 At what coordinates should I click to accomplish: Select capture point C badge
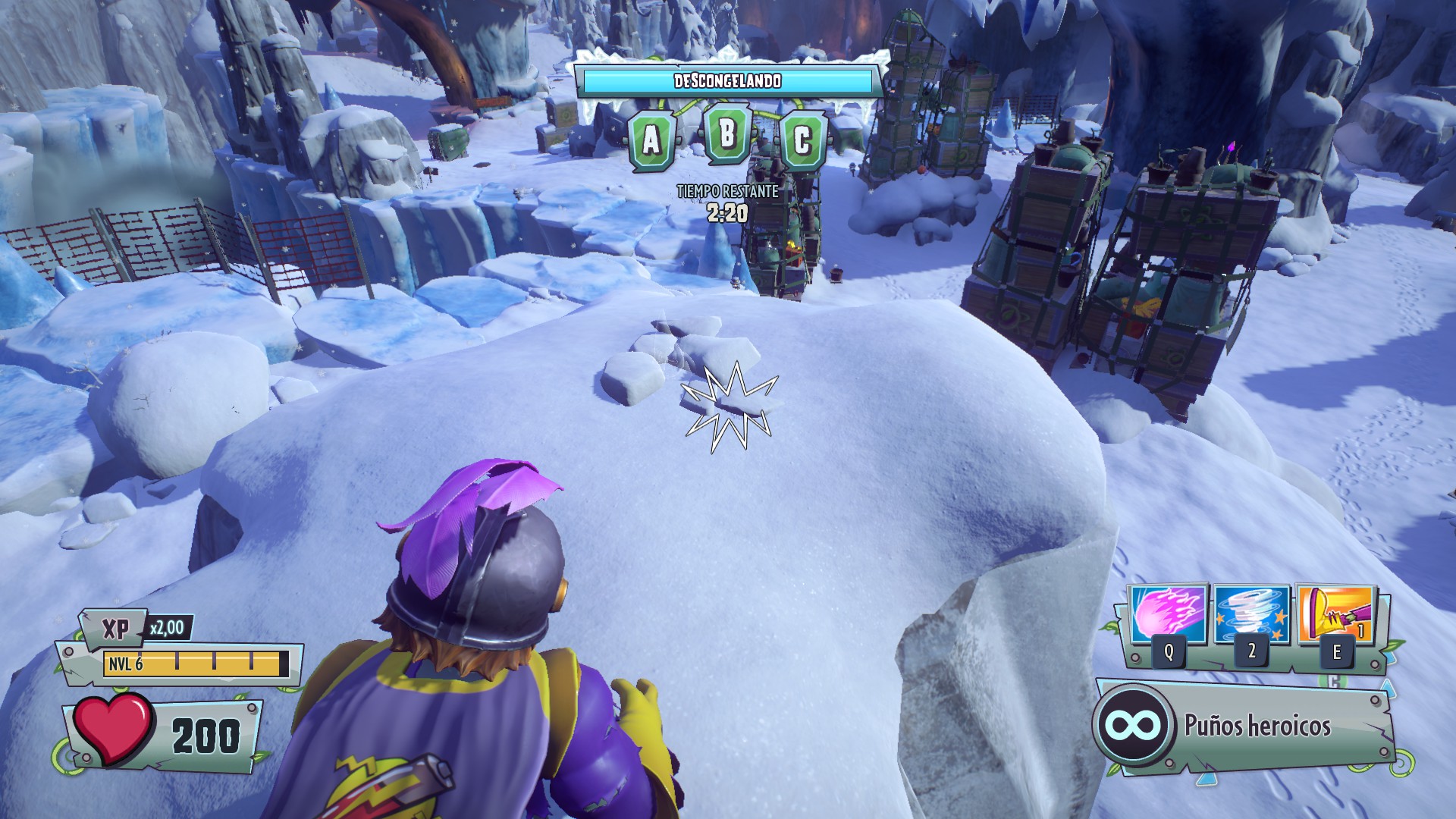802,140
